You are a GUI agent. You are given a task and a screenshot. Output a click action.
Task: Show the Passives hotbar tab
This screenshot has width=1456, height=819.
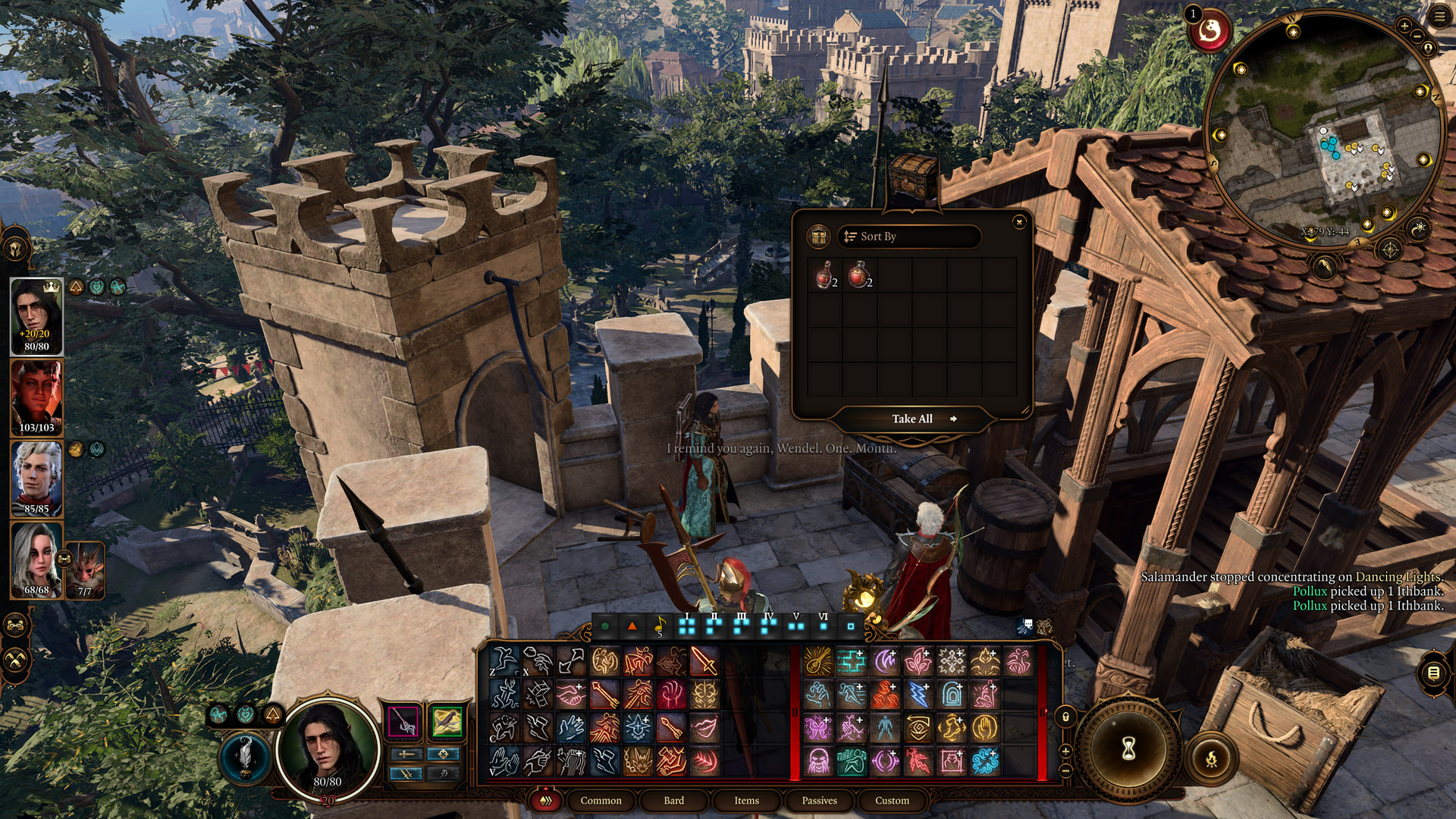point(819,800)
